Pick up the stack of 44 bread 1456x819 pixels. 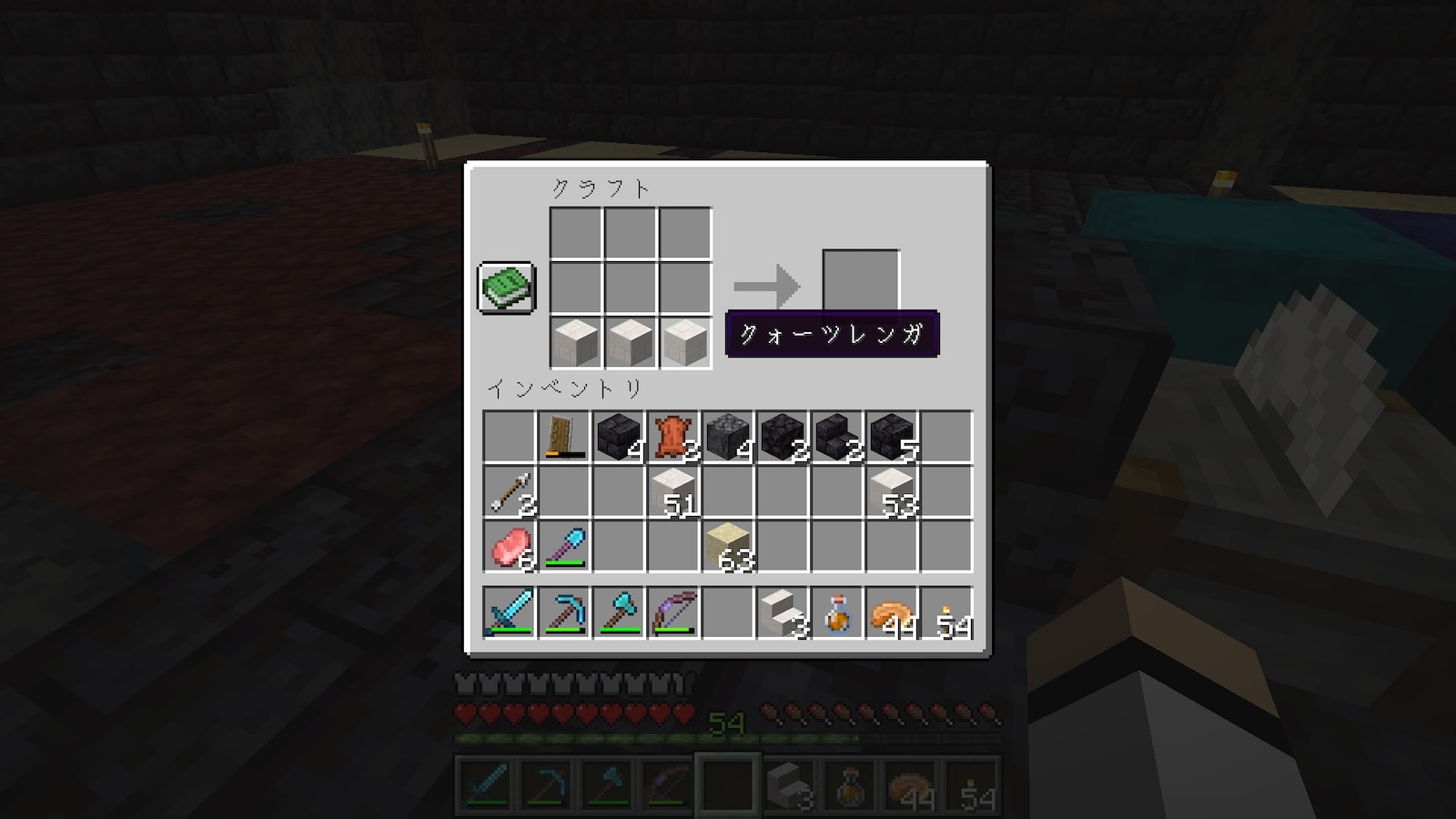[x=892, y=612]
